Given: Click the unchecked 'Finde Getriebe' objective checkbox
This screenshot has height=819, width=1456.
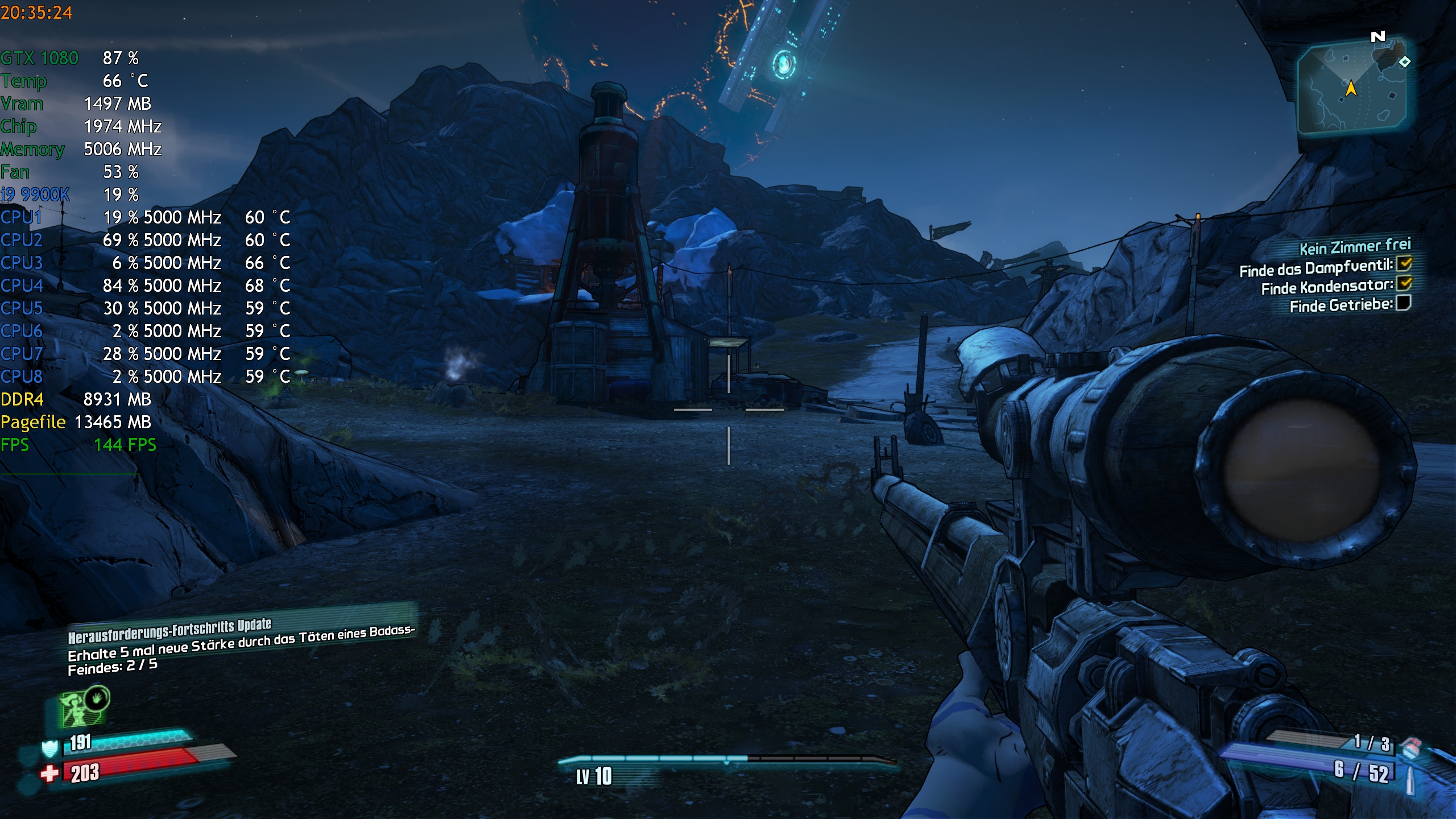Looking at the screenshot, I should [x=1404, y=303].
